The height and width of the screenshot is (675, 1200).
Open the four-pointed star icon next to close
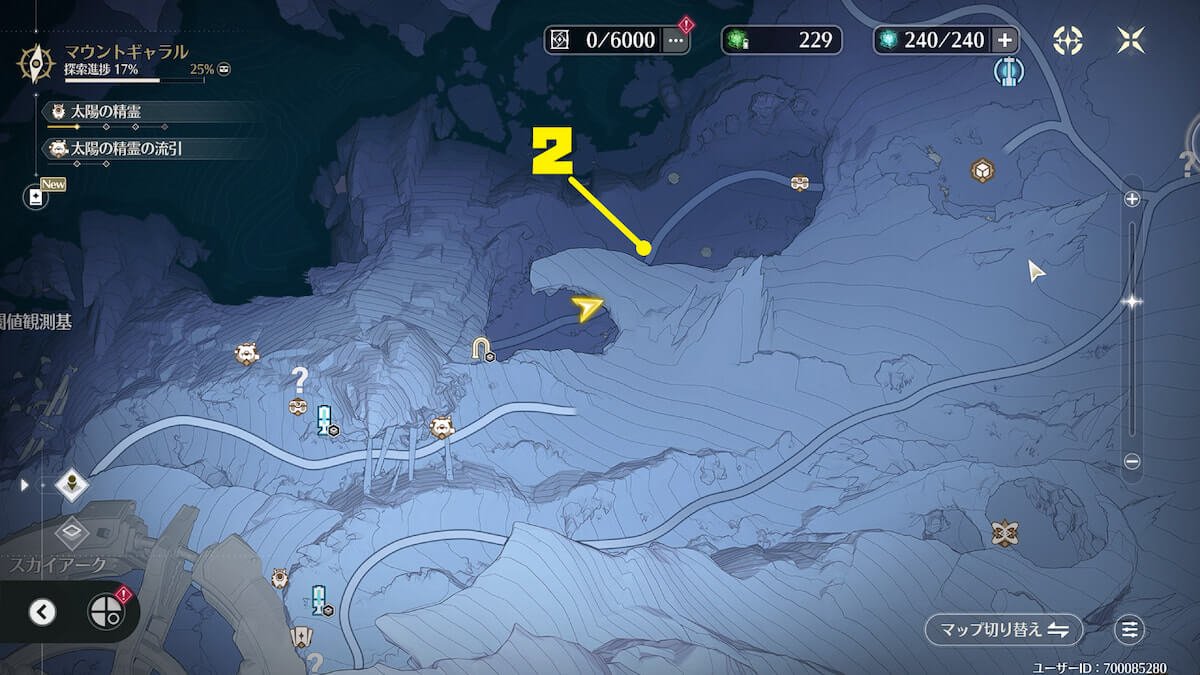[x=1068, y=41]
